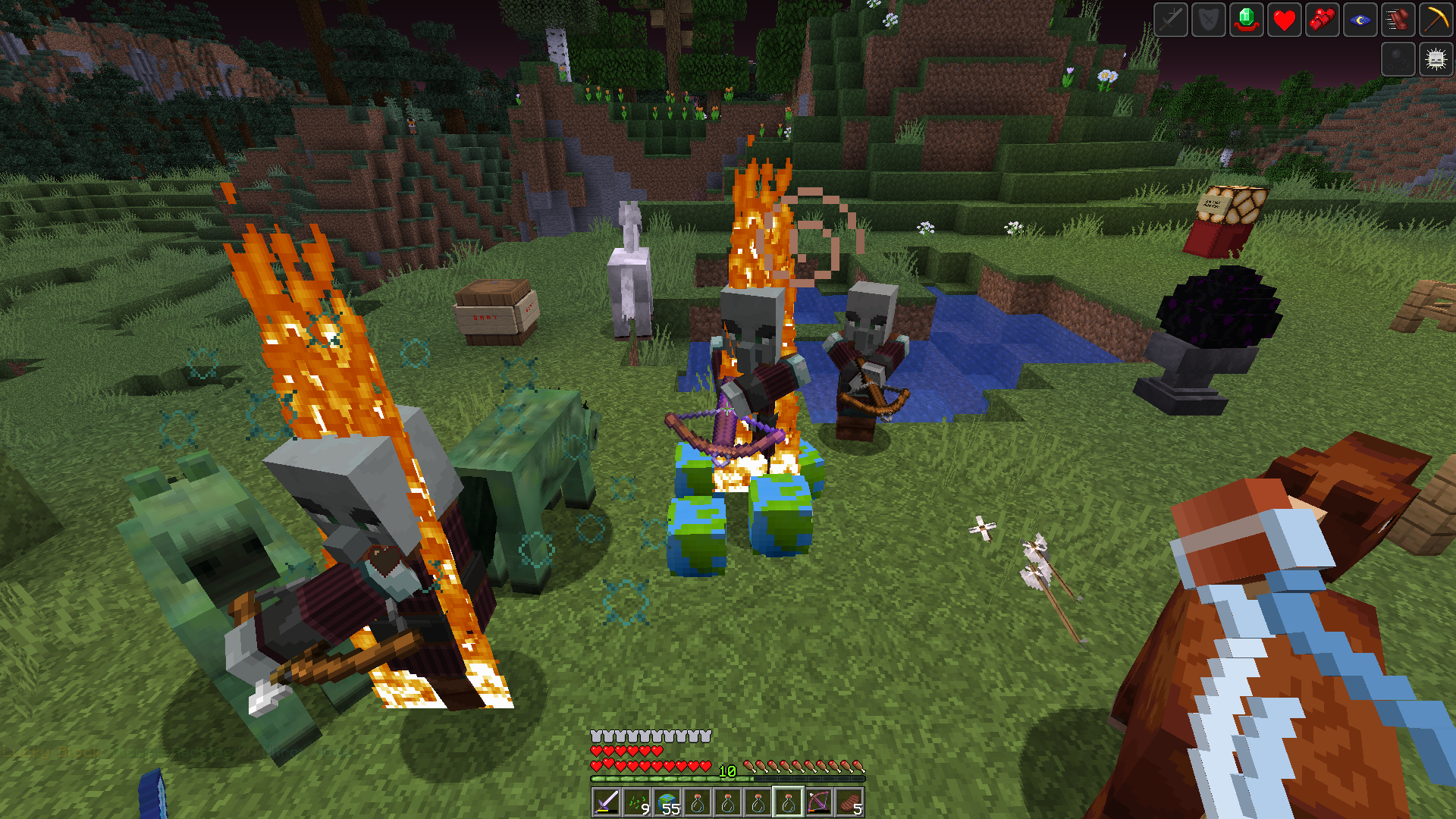Screen dimensions: 1456x819
Task: Select the first water bottle in the hotbar
Action: [x=698, y=802]
